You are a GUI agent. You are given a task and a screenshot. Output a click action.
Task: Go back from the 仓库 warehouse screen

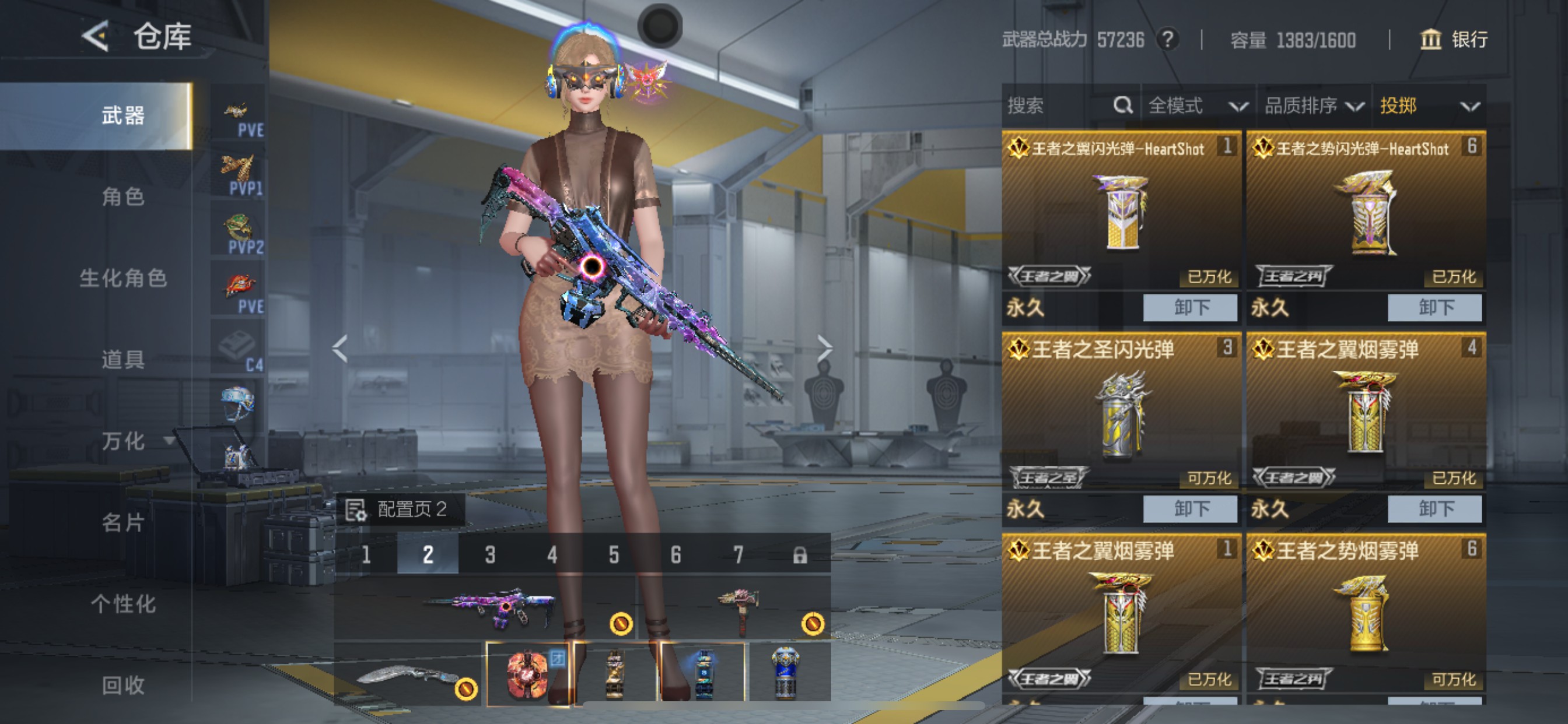point(96,37)
